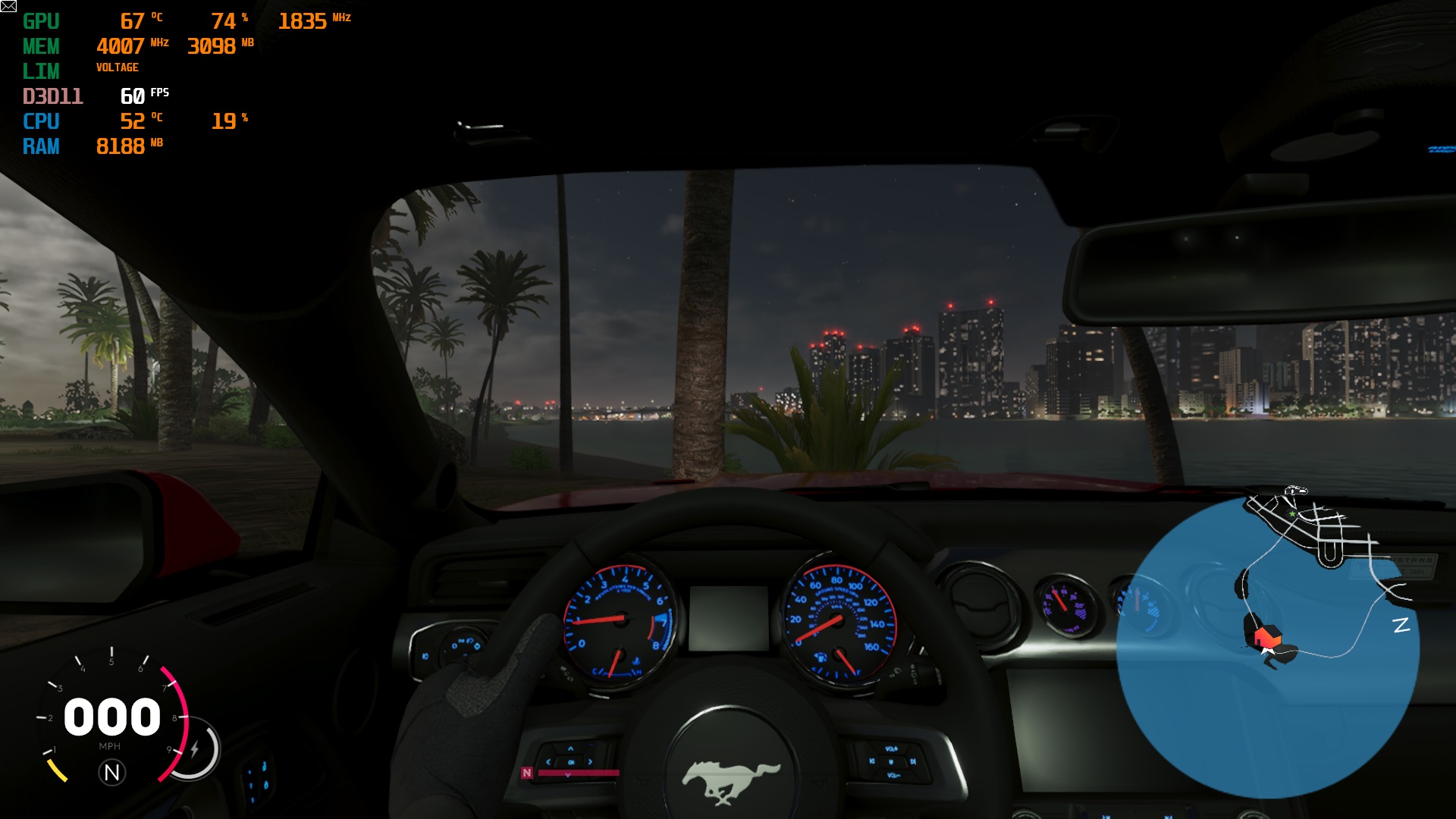
Task: Click the white arrow under the house marker
Action: (1266, 650)
